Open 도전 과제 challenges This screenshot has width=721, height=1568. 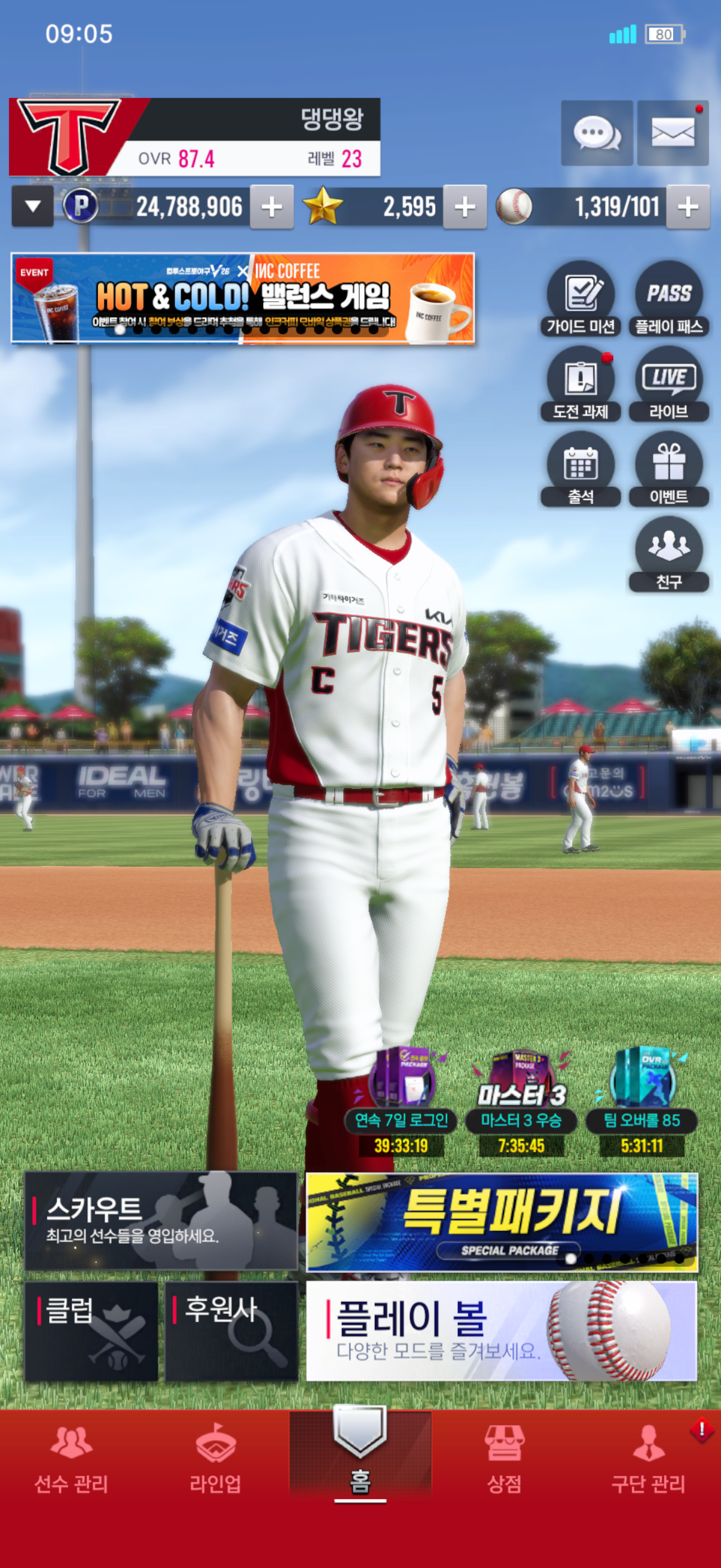(x=581, y=385)
